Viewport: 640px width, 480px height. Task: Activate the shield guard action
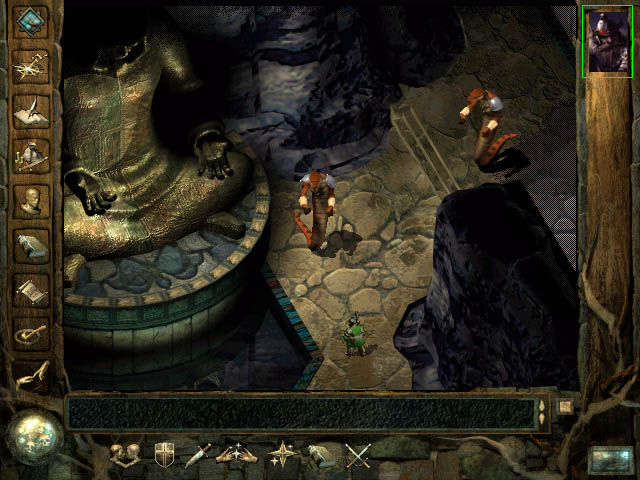click(164, 456)
